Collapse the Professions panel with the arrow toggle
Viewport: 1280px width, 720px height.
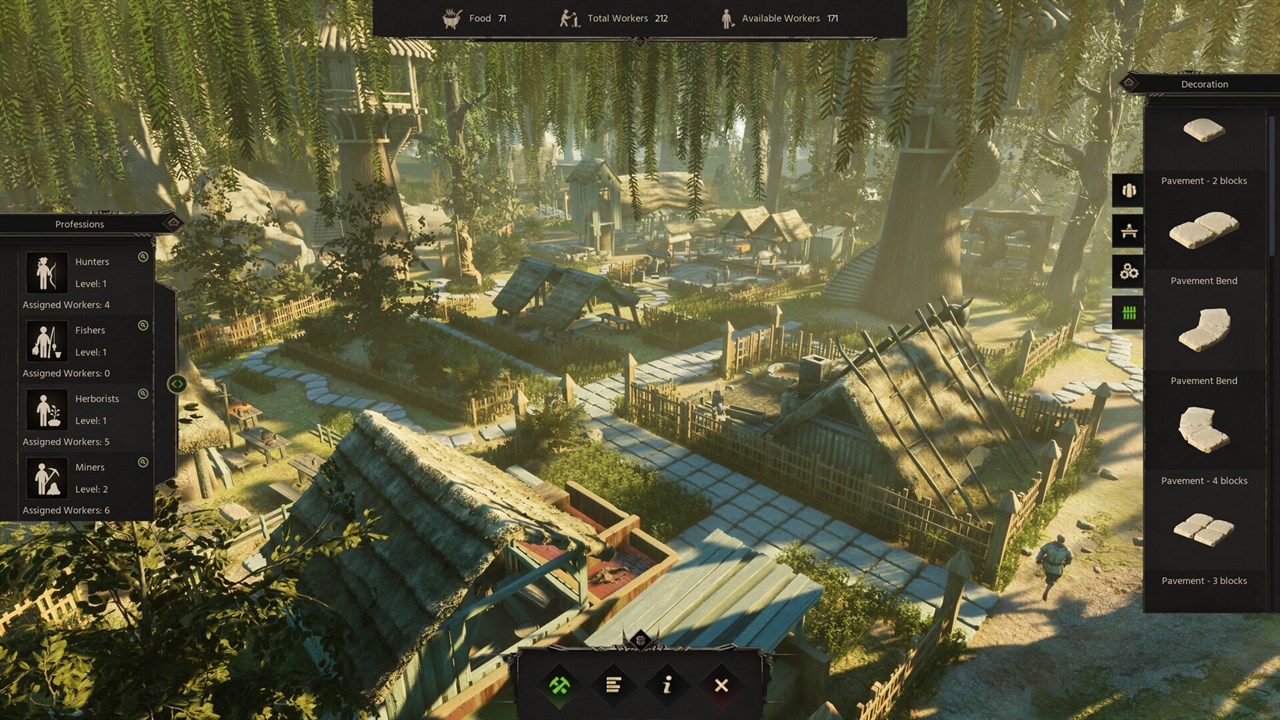(x=177, y=383)
